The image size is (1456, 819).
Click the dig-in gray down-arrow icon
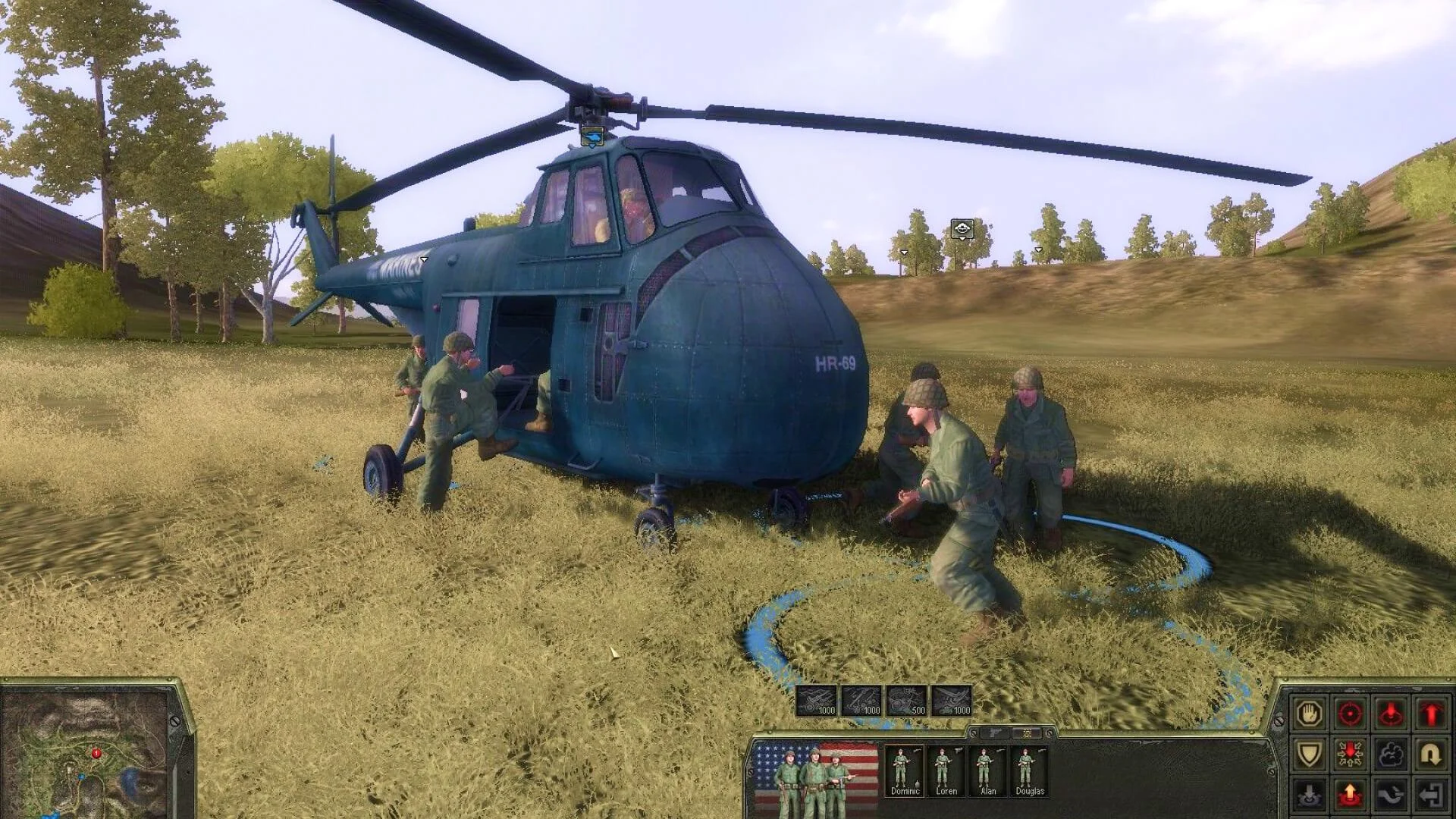[x=1310, y=794]
